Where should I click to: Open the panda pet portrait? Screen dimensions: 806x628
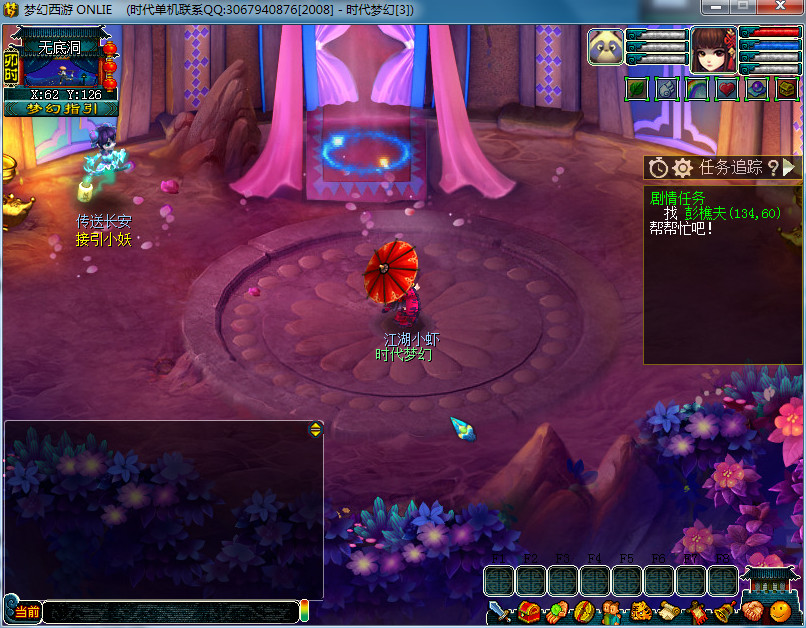pos(605,49)
